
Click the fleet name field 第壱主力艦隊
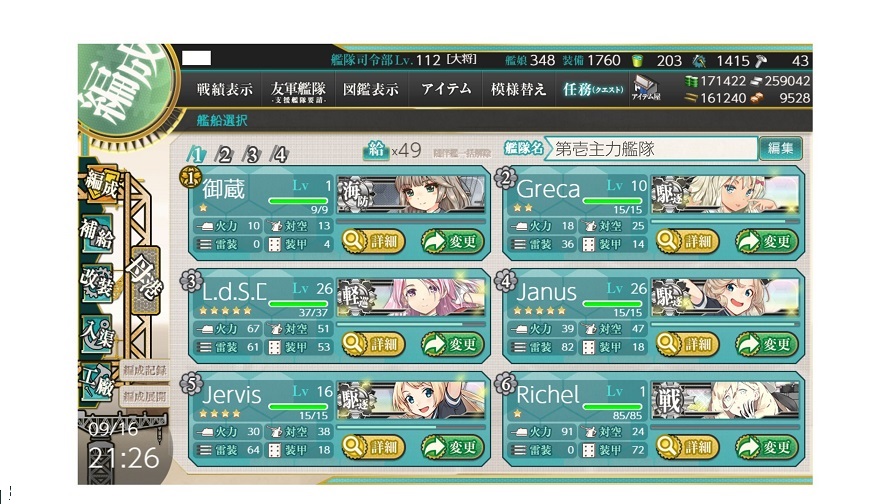[651, 149]
